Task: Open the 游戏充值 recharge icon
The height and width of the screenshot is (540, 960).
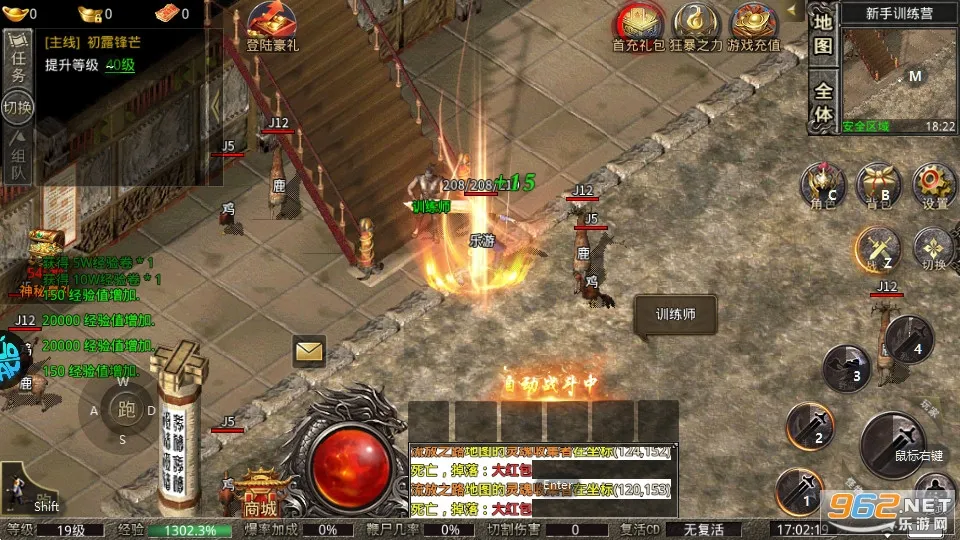Action: (756, 27)
